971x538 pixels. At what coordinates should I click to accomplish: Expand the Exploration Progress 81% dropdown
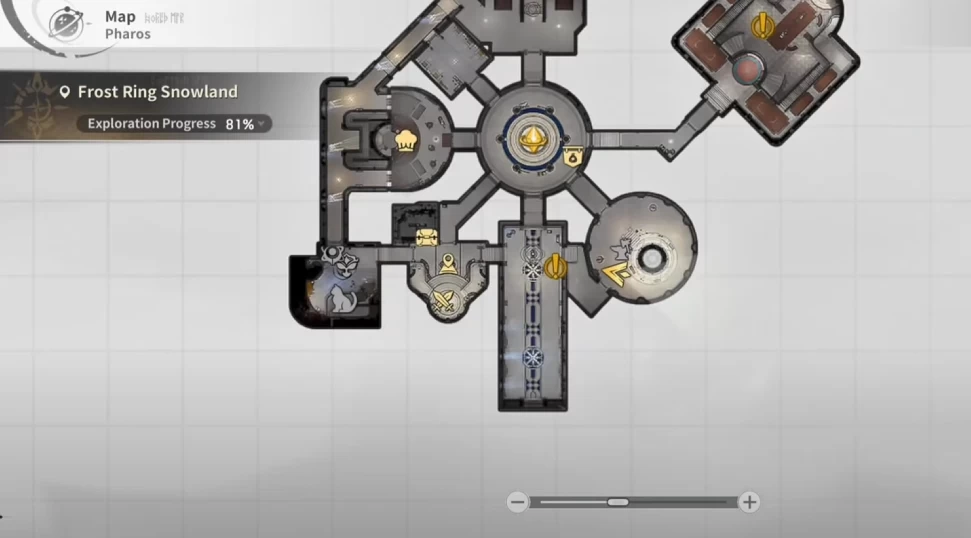(262, 124)
